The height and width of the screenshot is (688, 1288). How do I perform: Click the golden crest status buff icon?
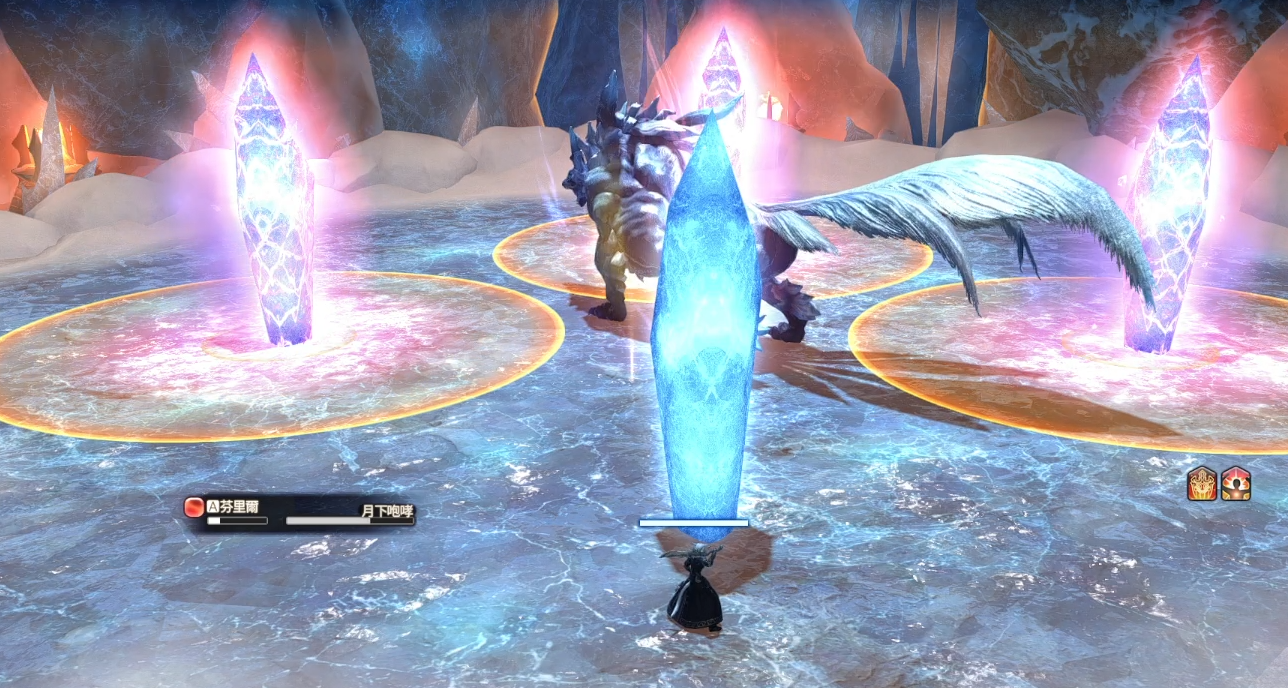pos(1201,484)
